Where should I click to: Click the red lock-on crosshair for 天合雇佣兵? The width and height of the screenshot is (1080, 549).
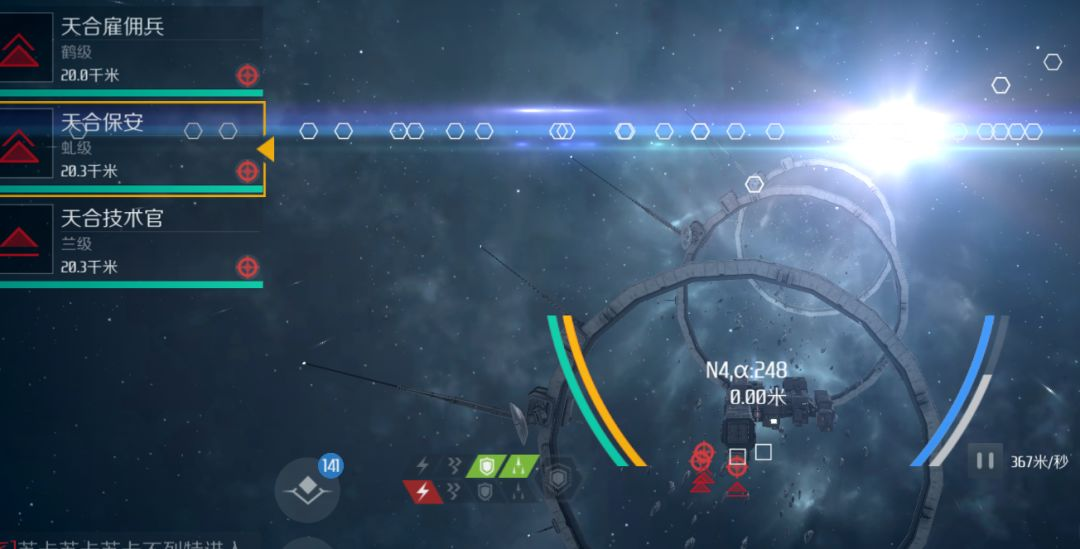point(247,75)
